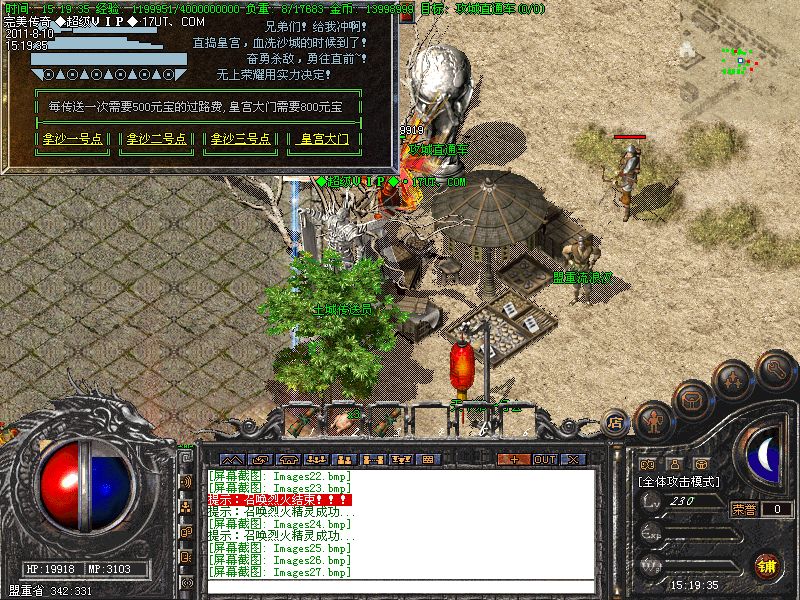This screenshot has width=800, height=600.
Task: Choose the 皇沙二号点 teleport option
Action: coord(157,140)
